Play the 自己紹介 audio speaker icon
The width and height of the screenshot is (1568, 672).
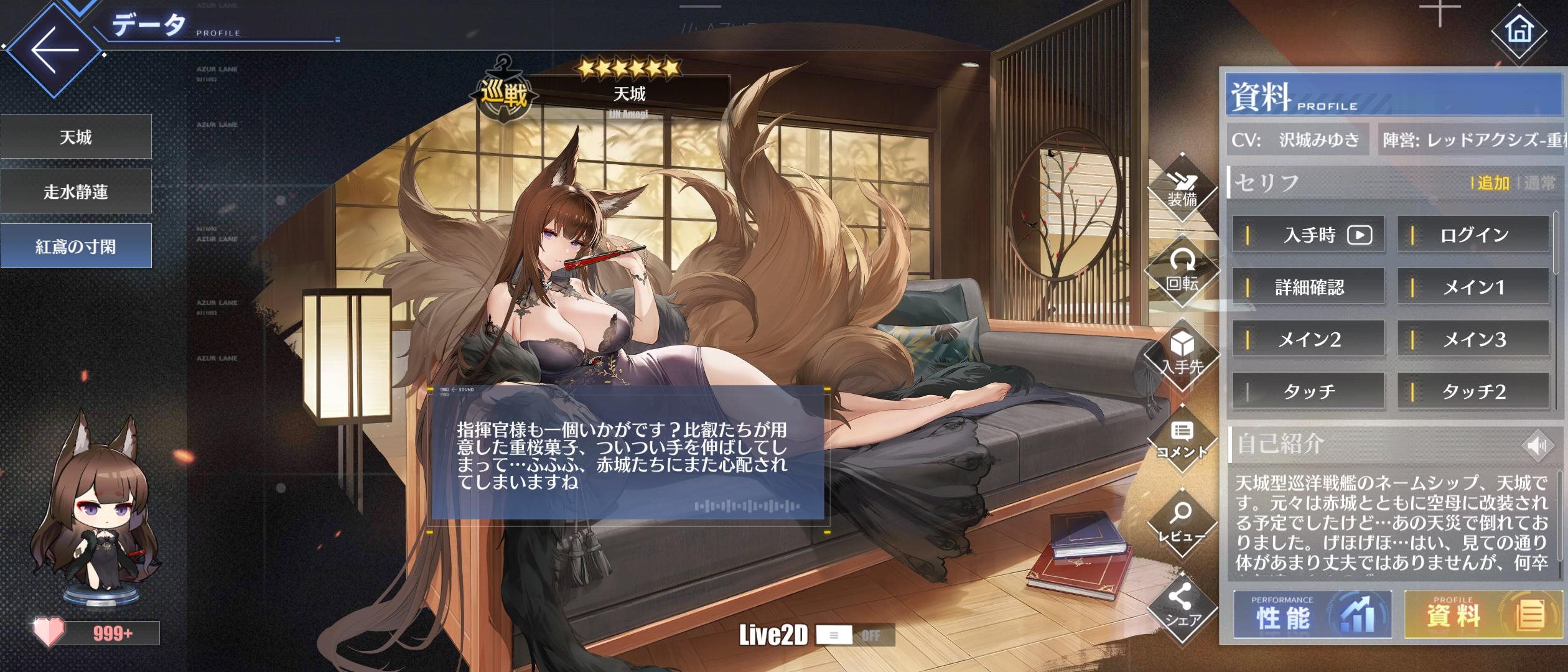coord(1536,446)
